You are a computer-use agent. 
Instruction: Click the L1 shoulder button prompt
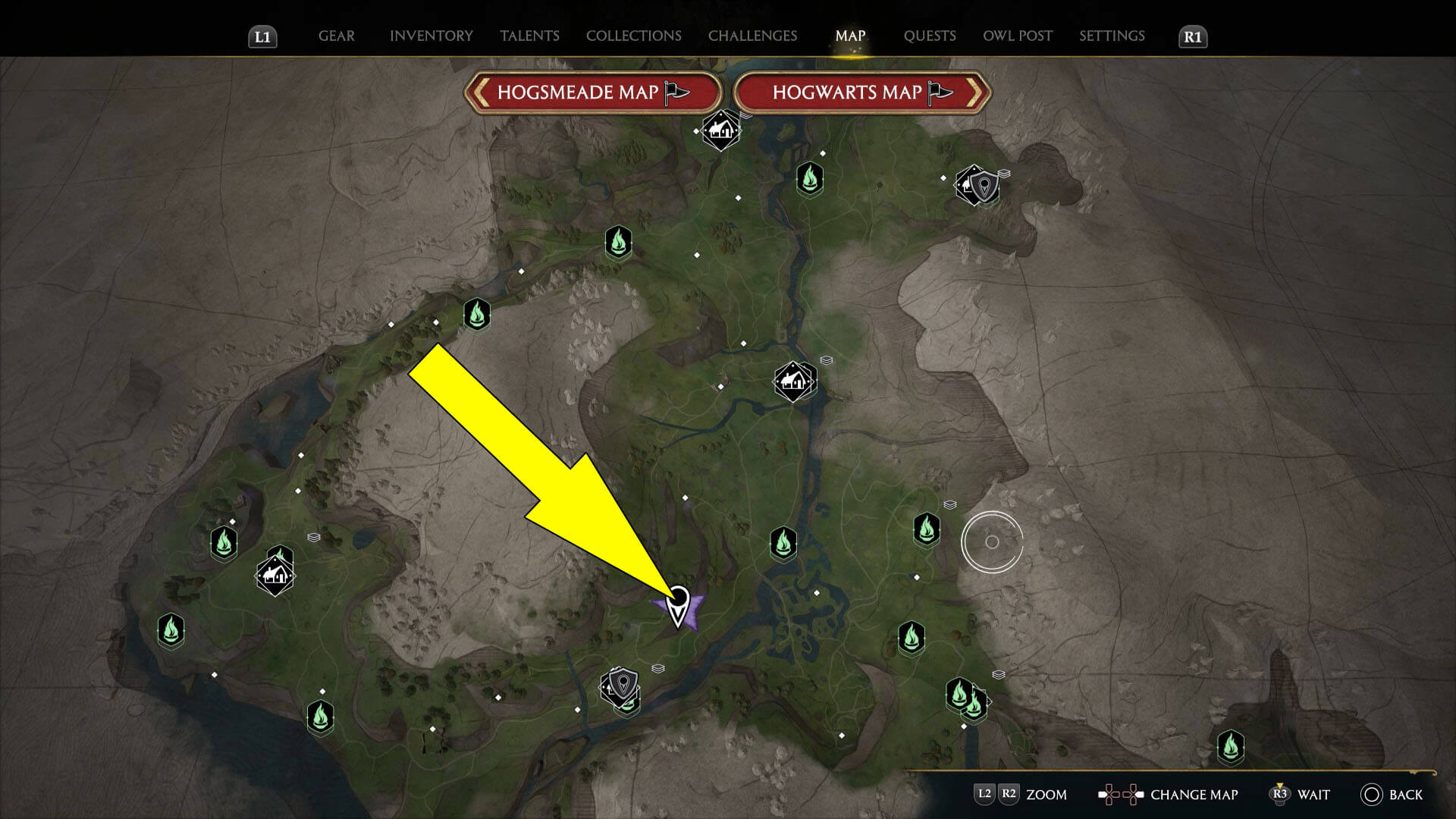pos(263,36)
